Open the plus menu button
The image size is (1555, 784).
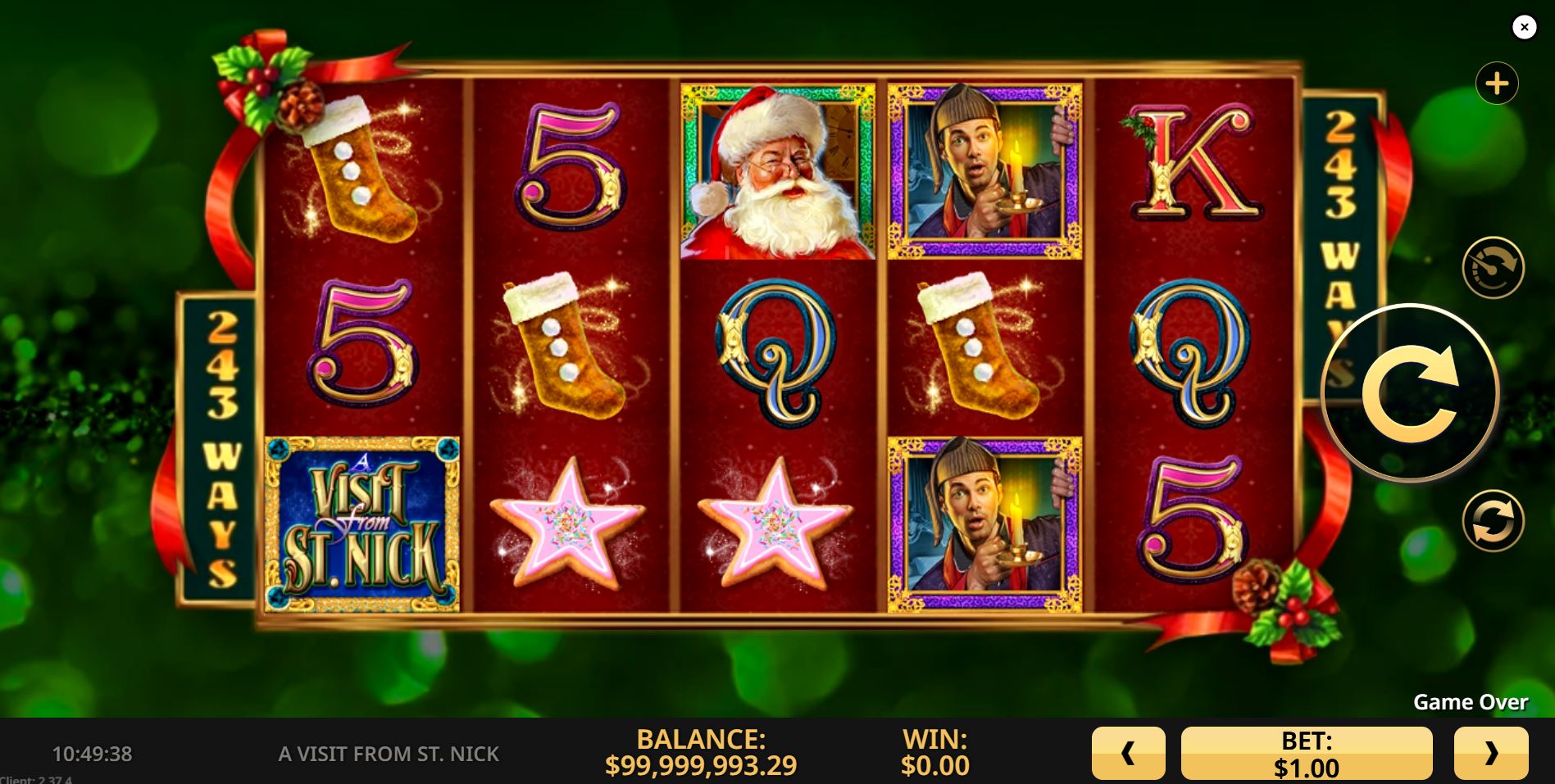(x=1497, y=84)
